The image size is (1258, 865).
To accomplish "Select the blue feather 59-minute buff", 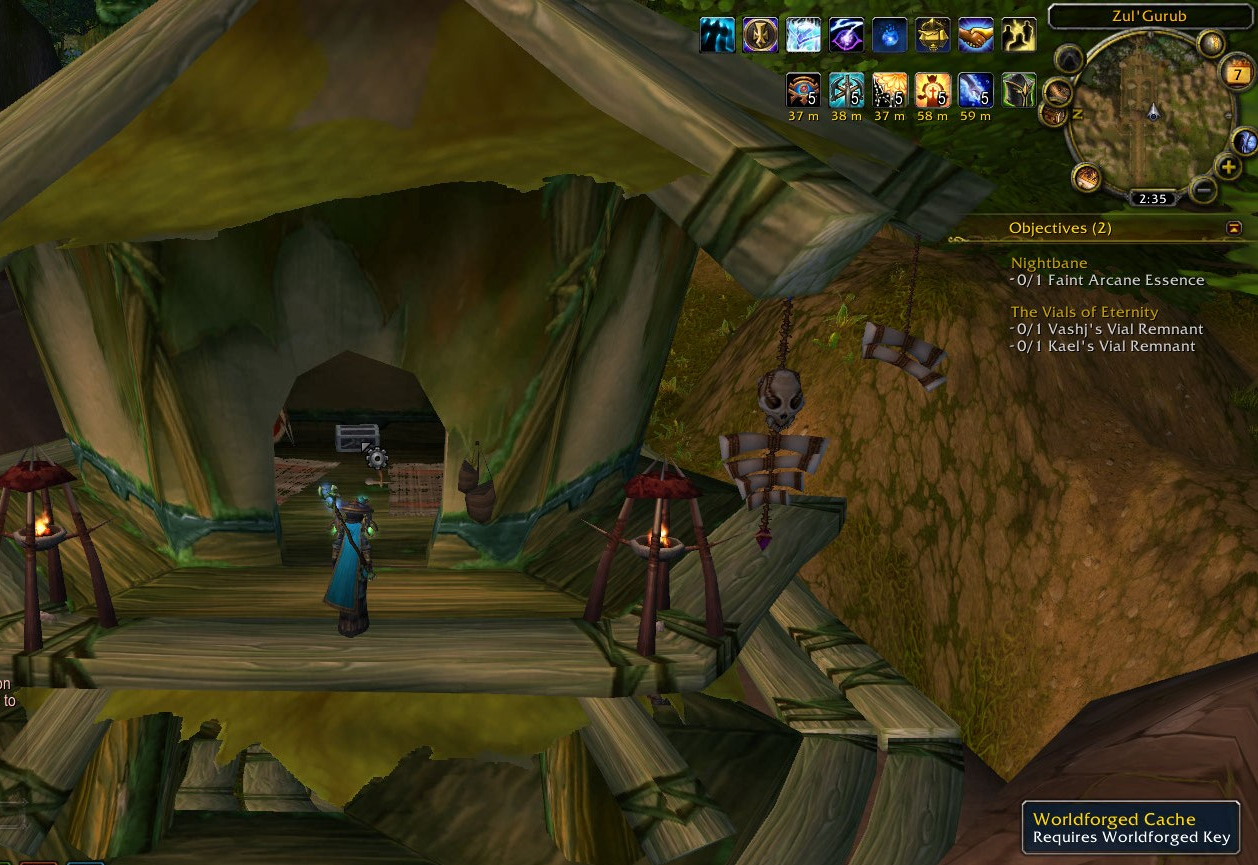I will [975, 90].
